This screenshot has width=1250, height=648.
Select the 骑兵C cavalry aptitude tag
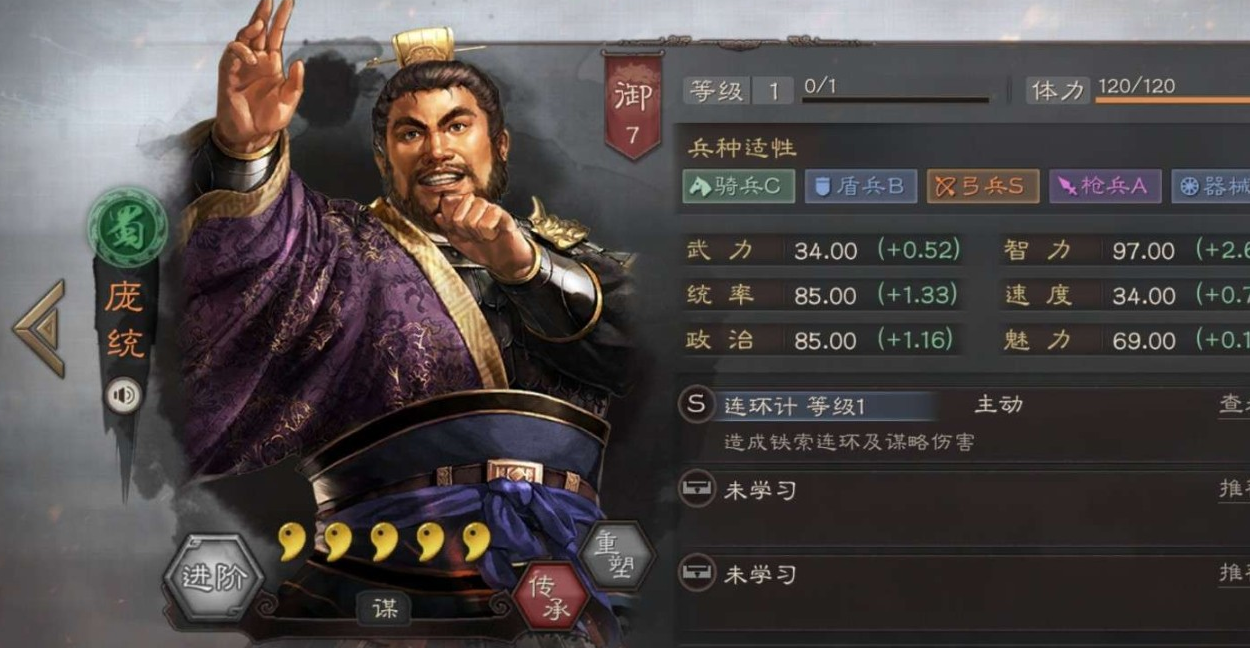click(x=739, y=186)
